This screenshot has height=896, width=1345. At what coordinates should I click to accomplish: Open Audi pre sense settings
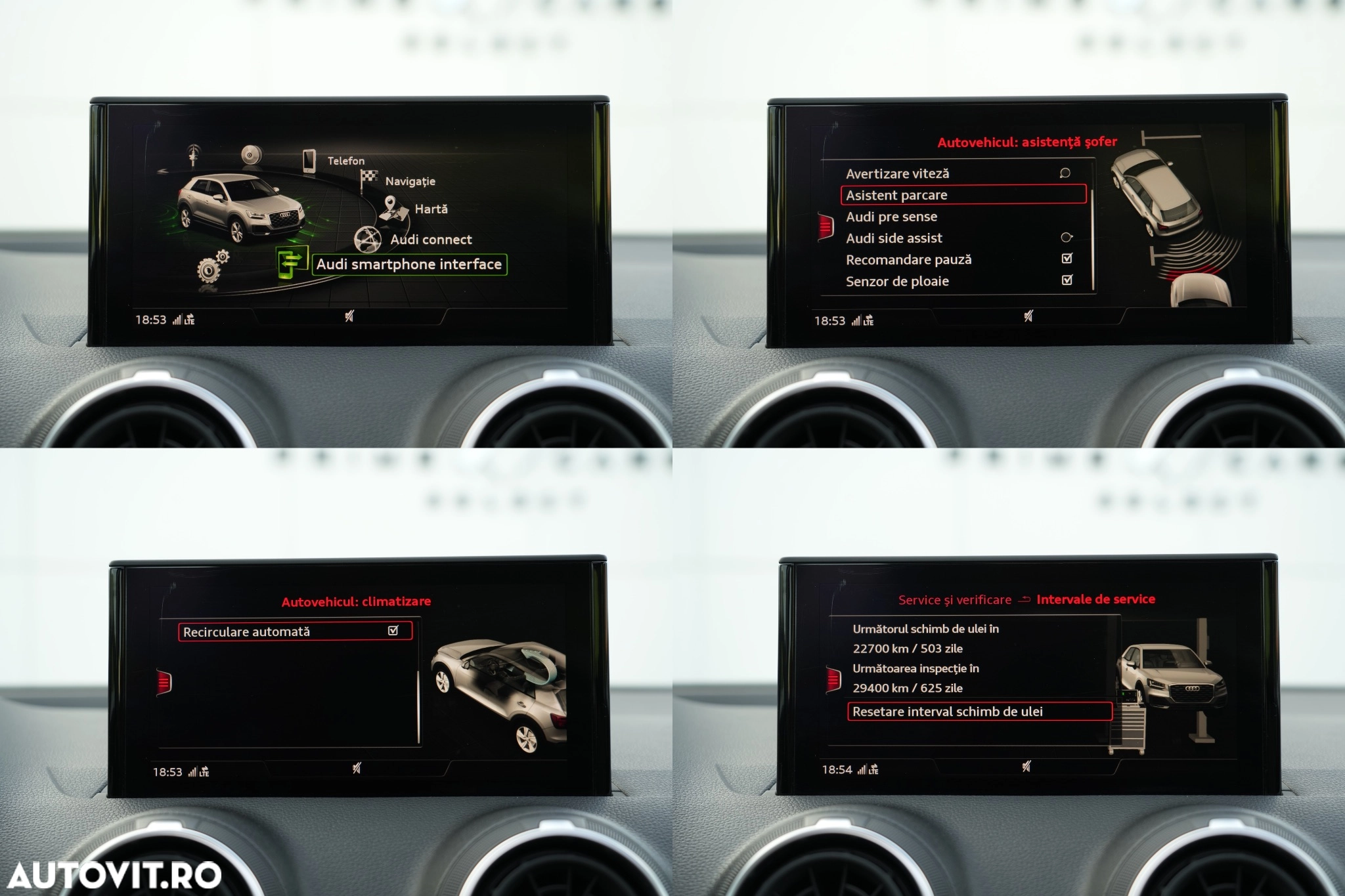[x=891, y=217]
